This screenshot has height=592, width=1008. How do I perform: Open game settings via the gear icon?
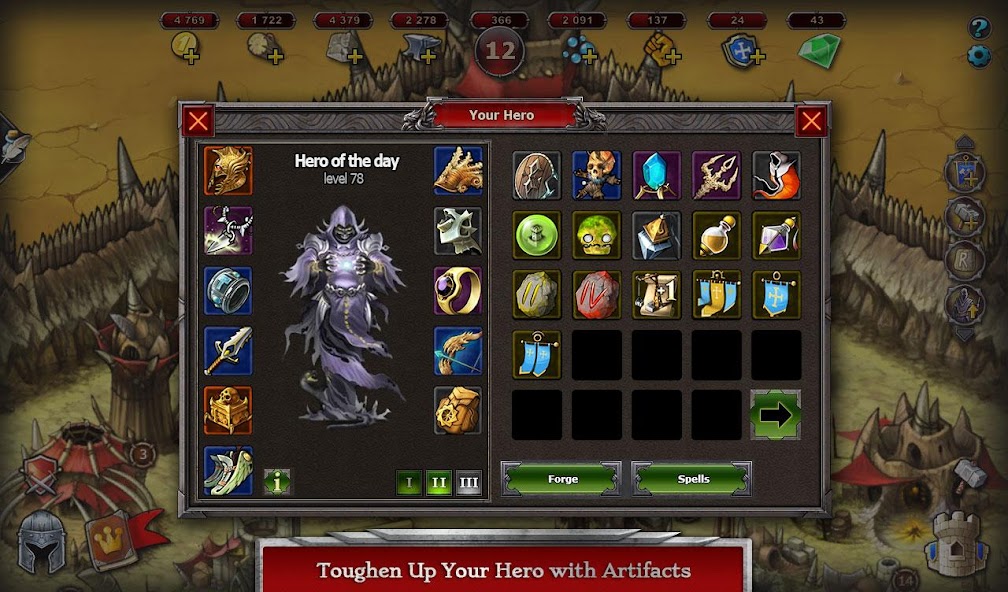[980, 56]
